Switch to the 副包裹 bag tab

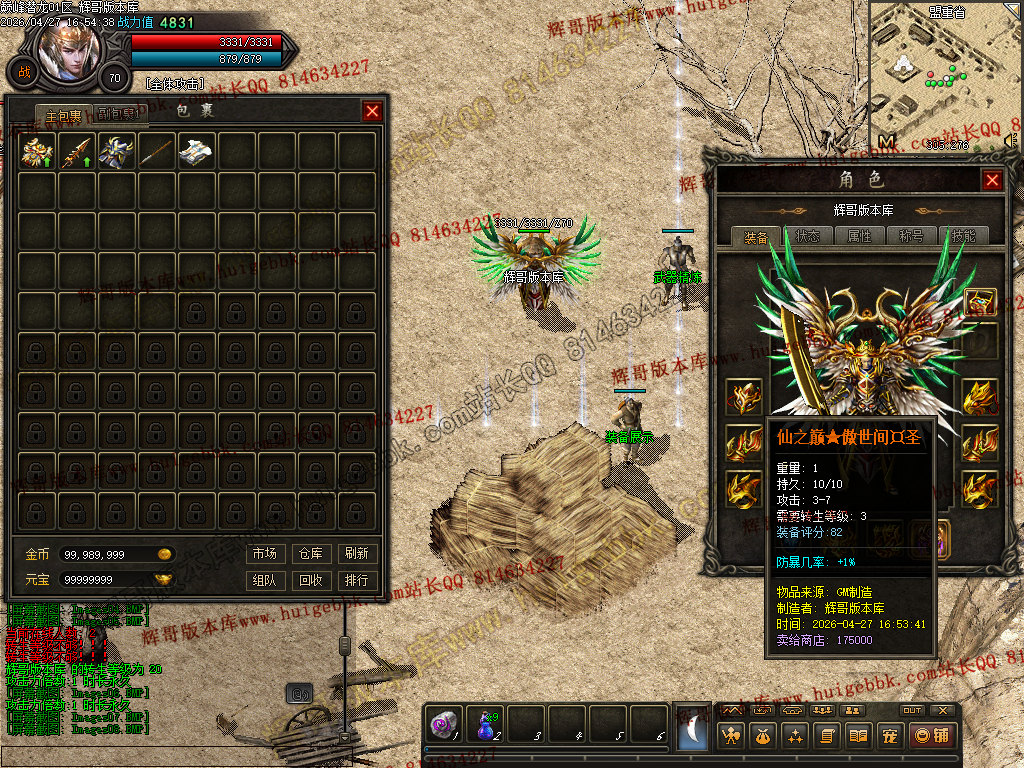point(122,114)
